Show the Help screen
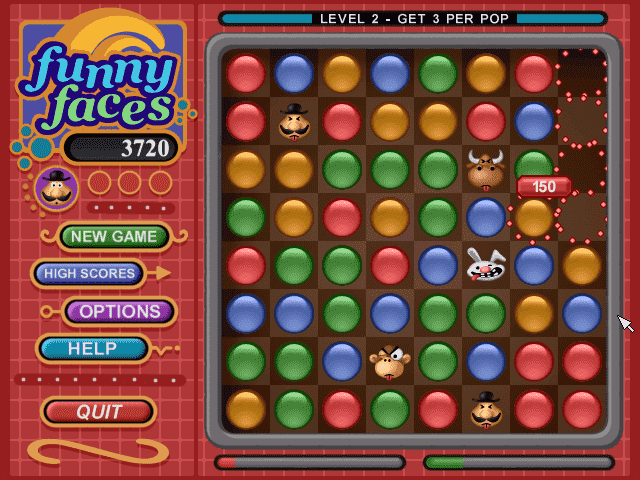640x480 pixels. tap(93, 349)
